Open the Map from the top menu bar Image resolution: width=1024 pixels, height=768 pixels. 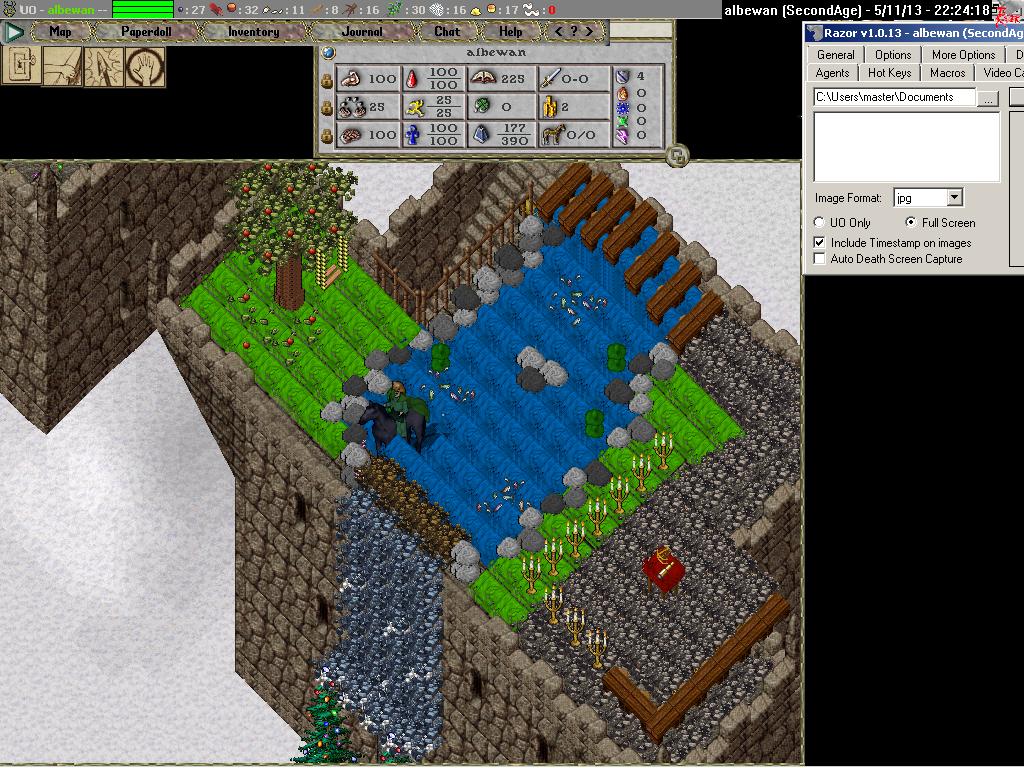(x=60, y=31)
